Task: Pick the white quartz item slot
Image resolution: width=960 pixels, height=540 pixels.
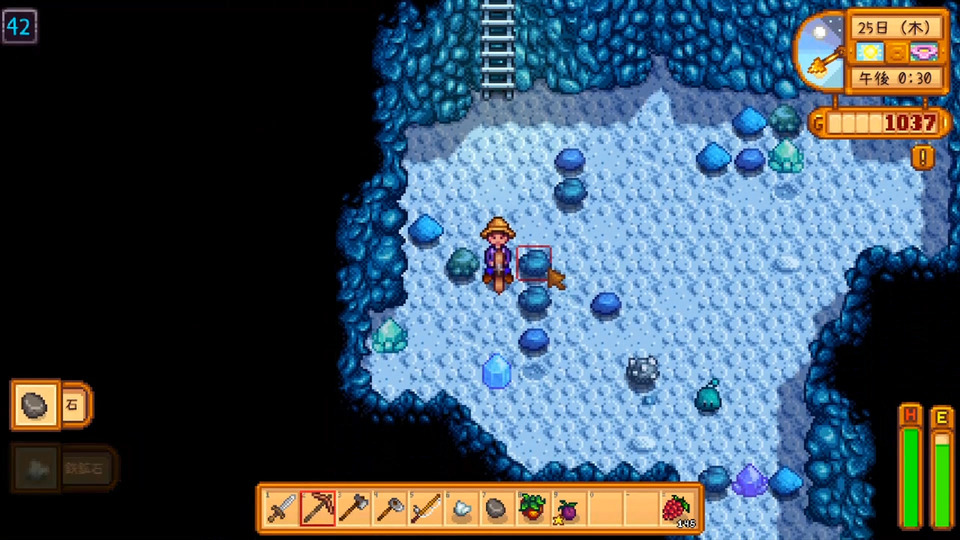Action: click(x=462, y=509)
